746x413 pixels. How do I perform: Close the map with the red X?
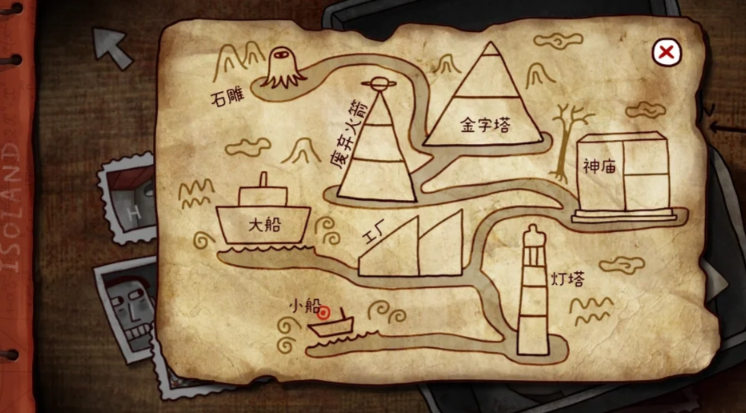click(667, 53)
